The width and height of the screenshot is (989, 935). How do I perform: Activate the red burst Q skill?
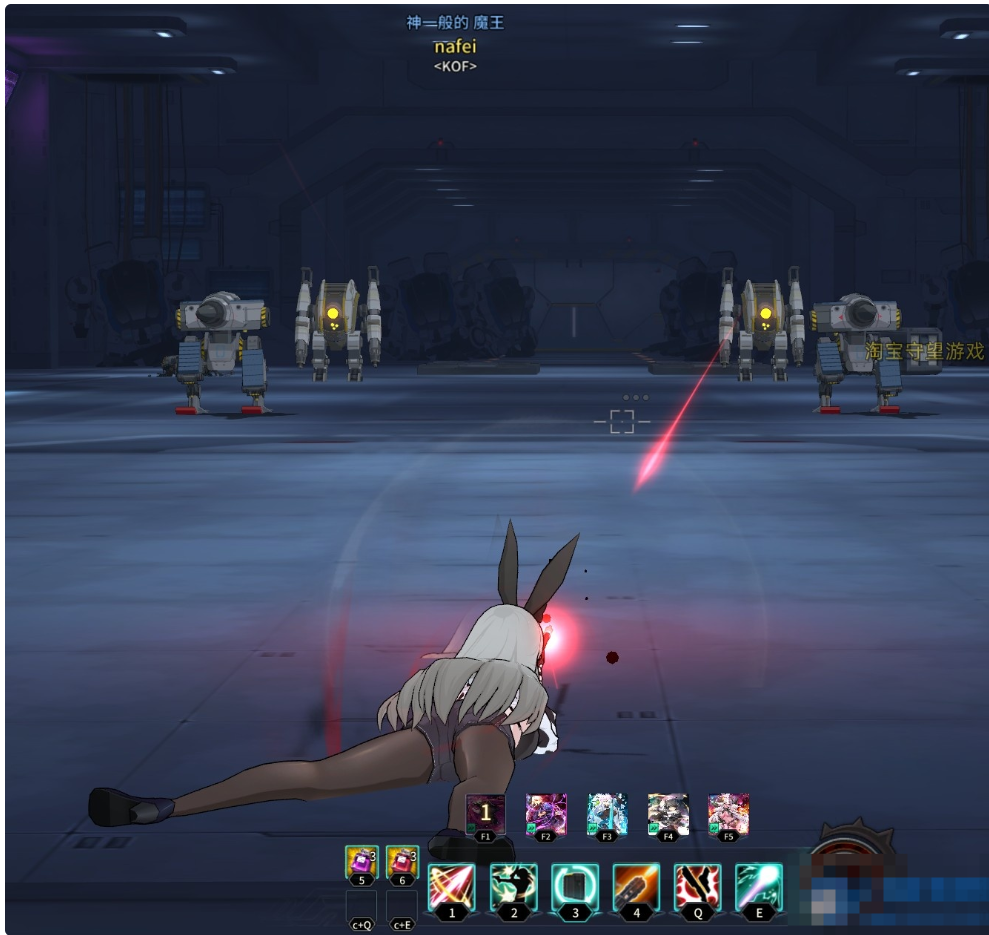[x=698, y=887]
